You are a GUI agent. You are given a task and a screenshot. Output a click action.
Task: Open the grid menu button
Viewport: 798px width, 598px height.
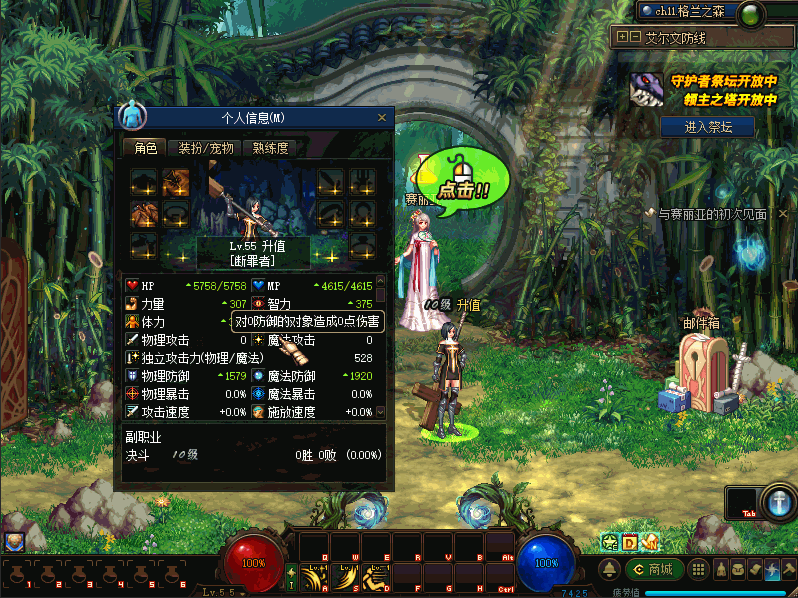point(699,570)
